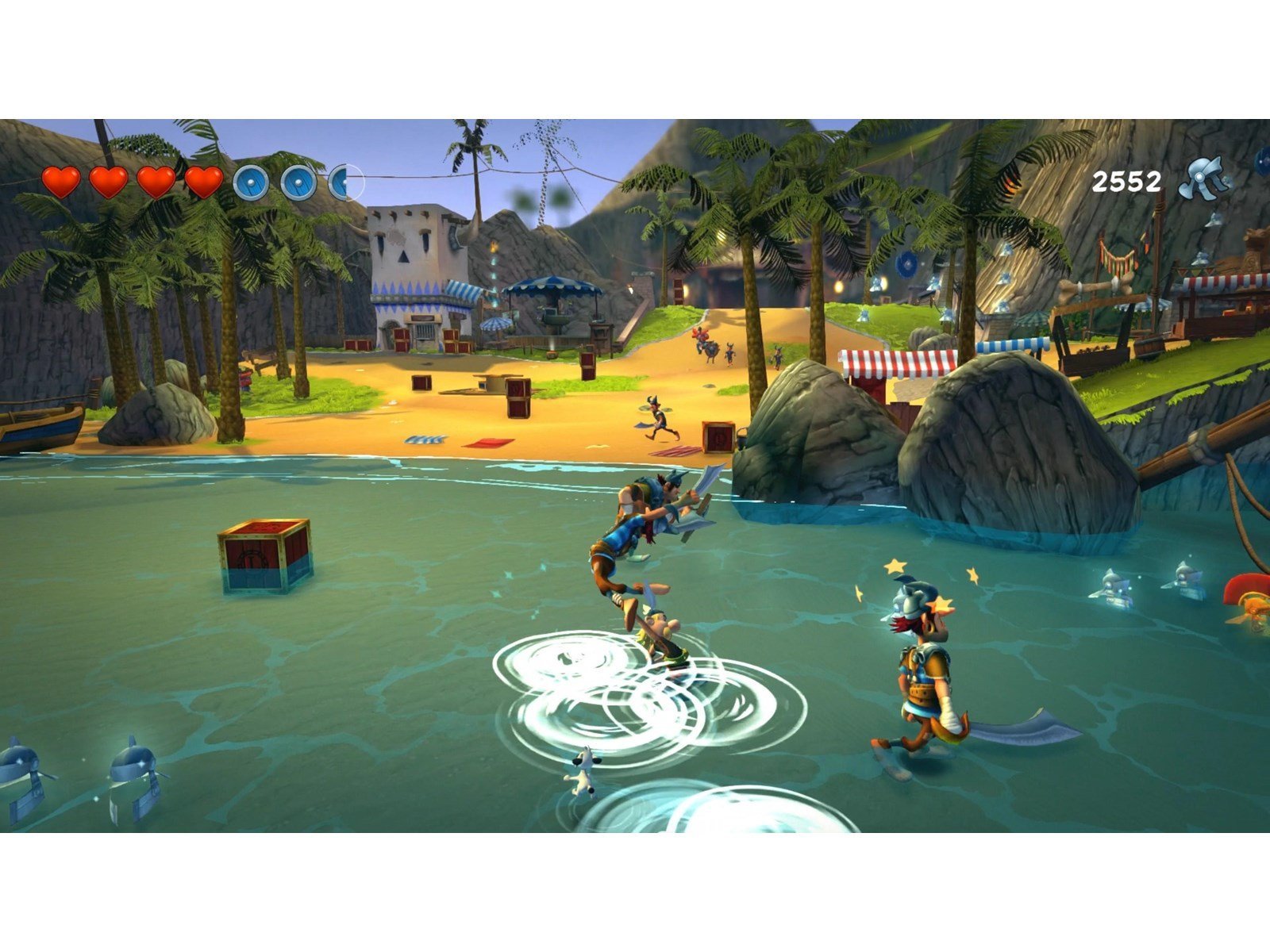This screenshot has height=952, width=1270.
Task: Toggle the middle shield indicator
Action: click(298, 181)
